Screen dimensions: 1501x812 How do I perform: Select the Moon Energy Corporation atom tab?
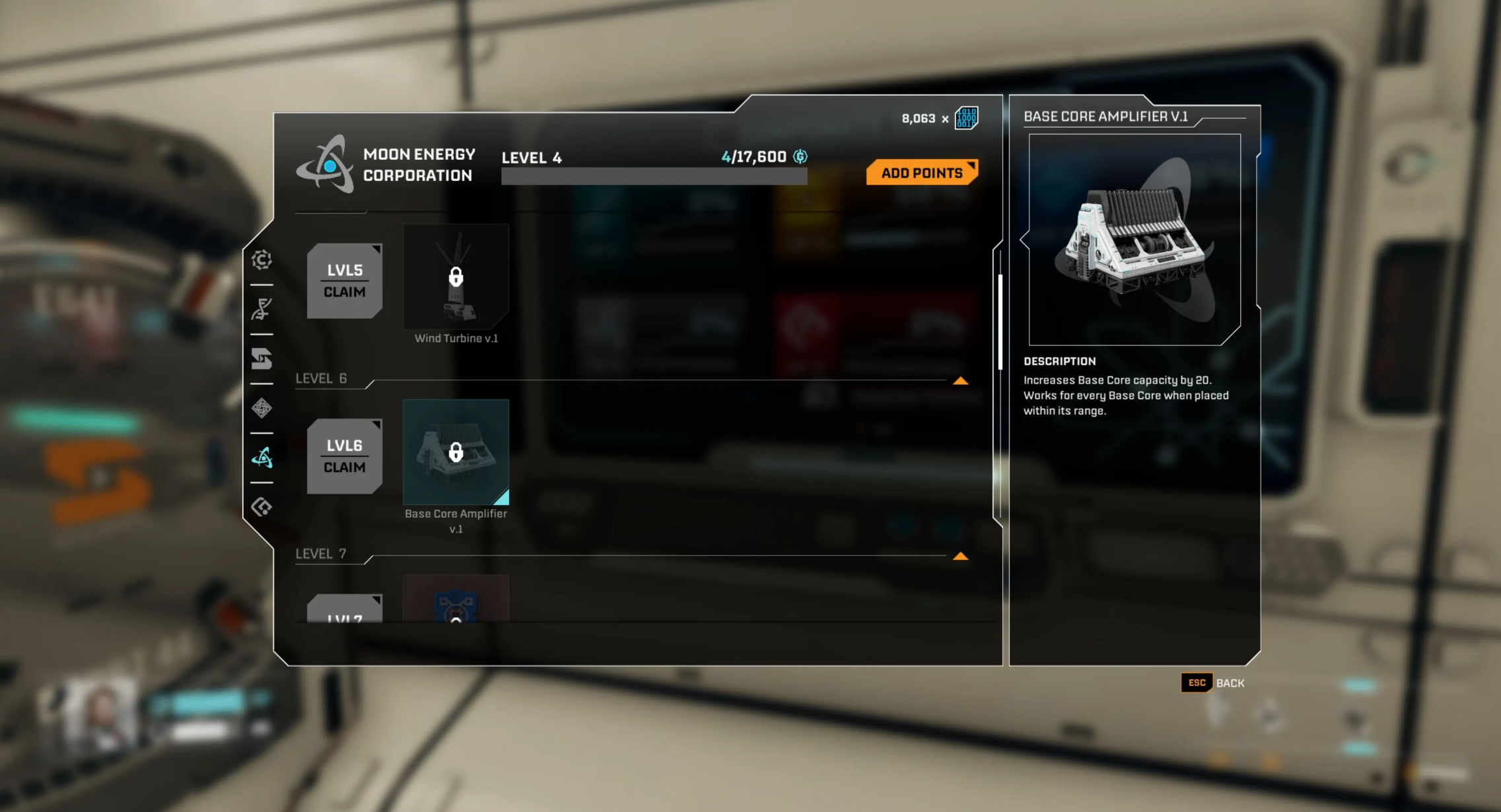pyautogui.click(x=262, y=457)
